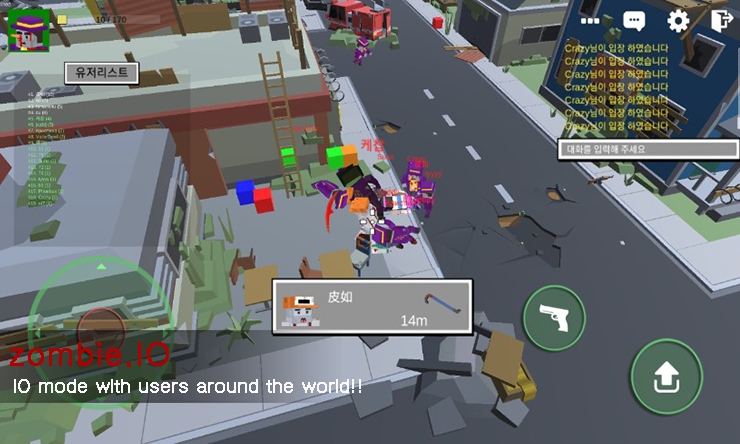Open settings with the gear icon
Image resolution: width=740 pixels, height=444 pixels.
click(x=679, y=20)
